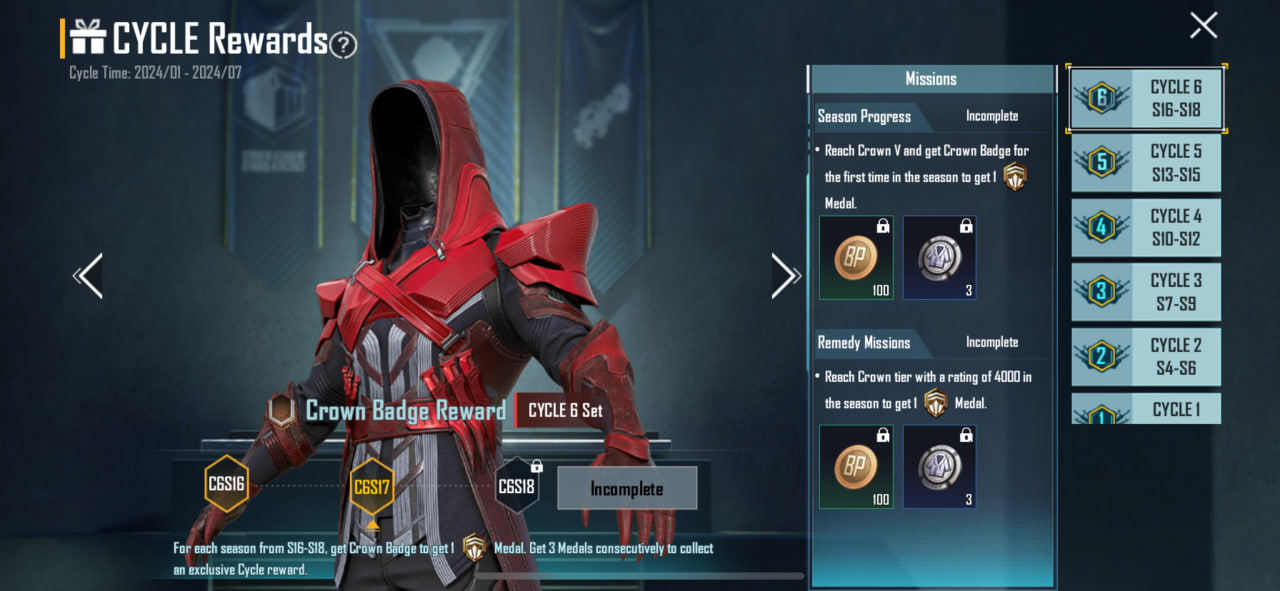
Task: Open the CYCLE 3 S7-S9 tab
Action: [1146, 292]
